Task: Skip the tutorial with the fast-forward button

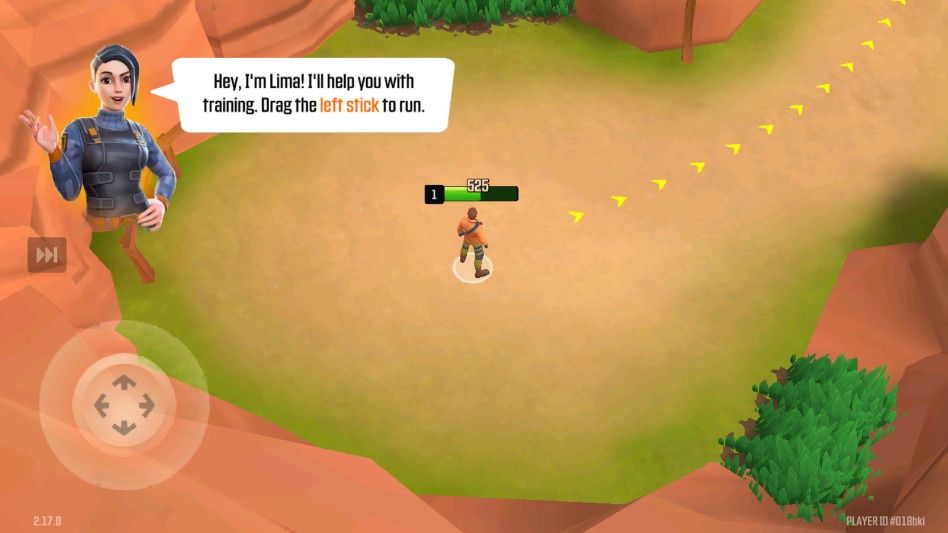Action: coord(47,255)
